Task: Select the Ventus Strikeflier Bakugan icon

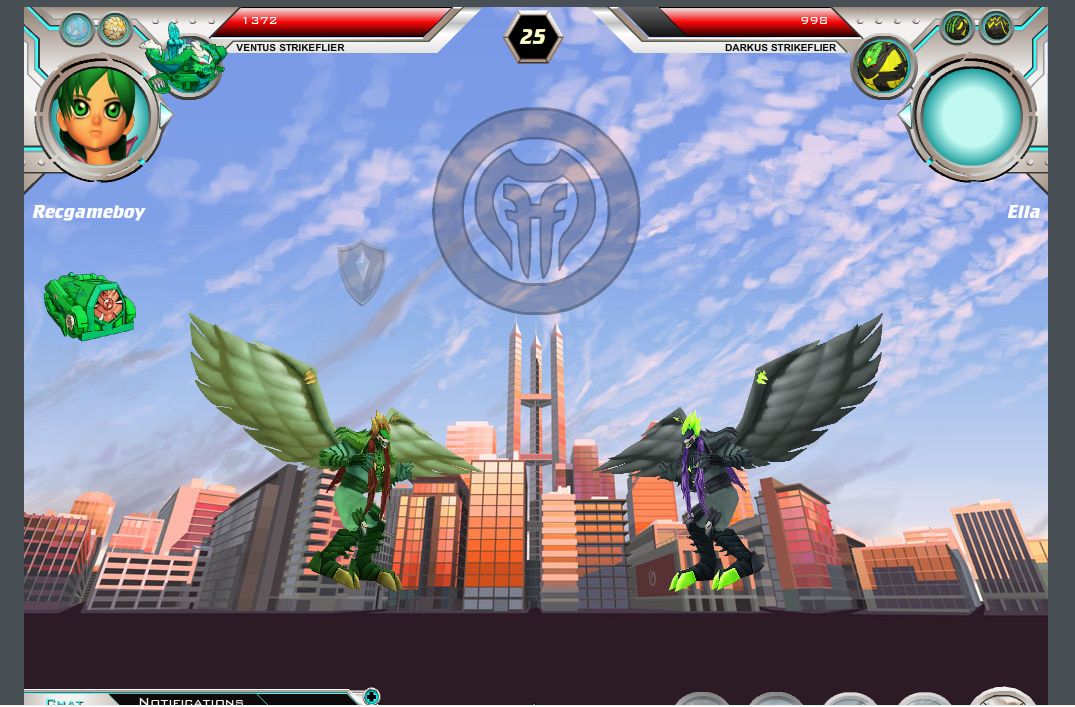Action: [187, 63]
